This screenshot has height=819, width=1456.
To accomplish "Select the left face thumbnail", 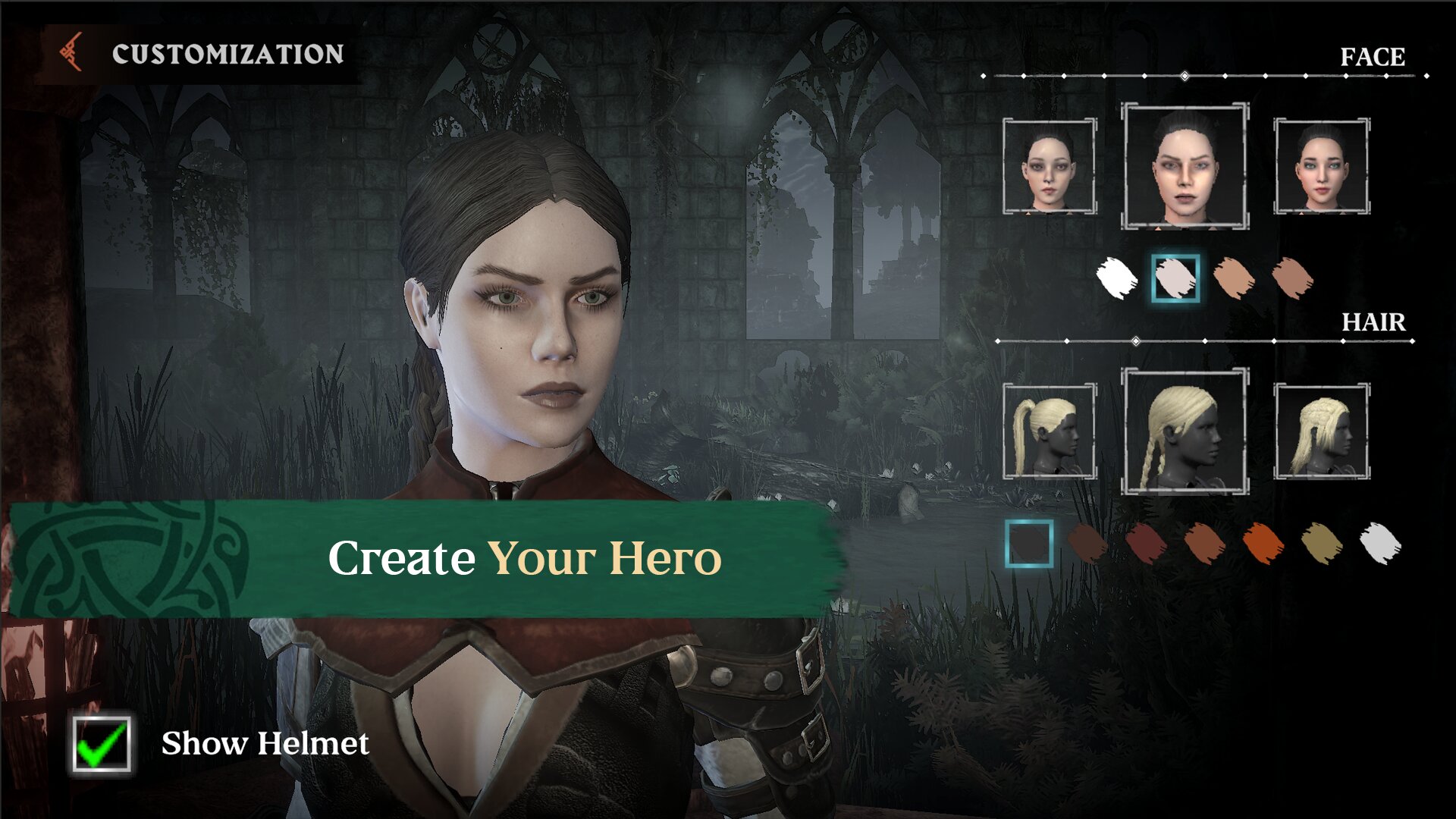I will 1050,166.
